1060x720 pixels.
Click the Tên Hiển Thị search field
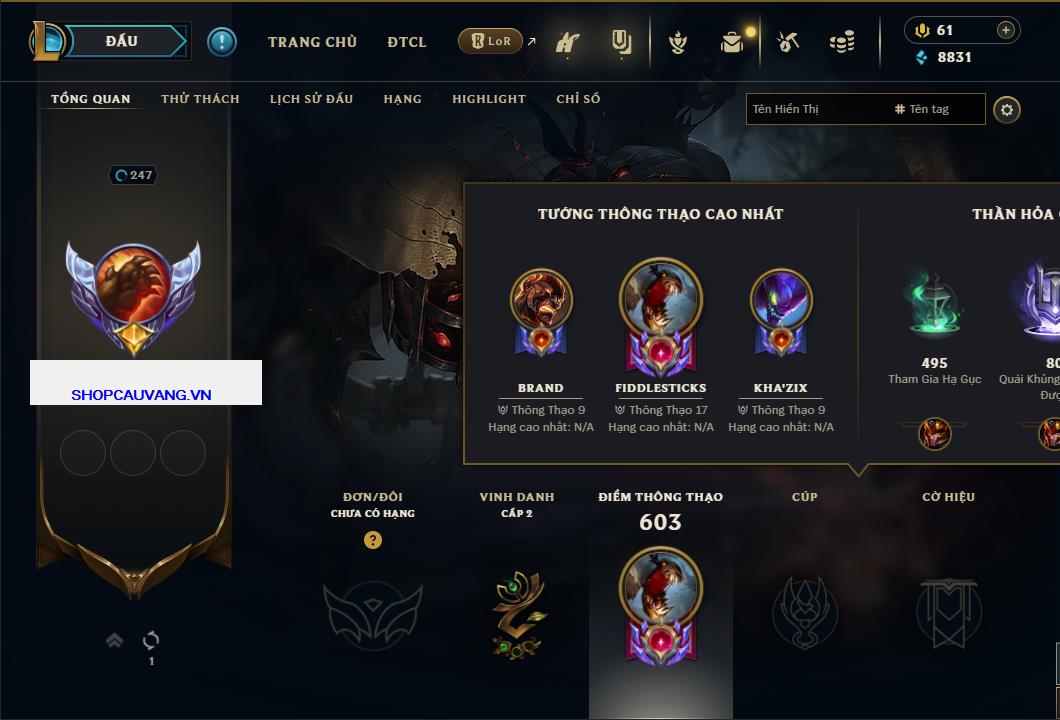tap(815, 109)
